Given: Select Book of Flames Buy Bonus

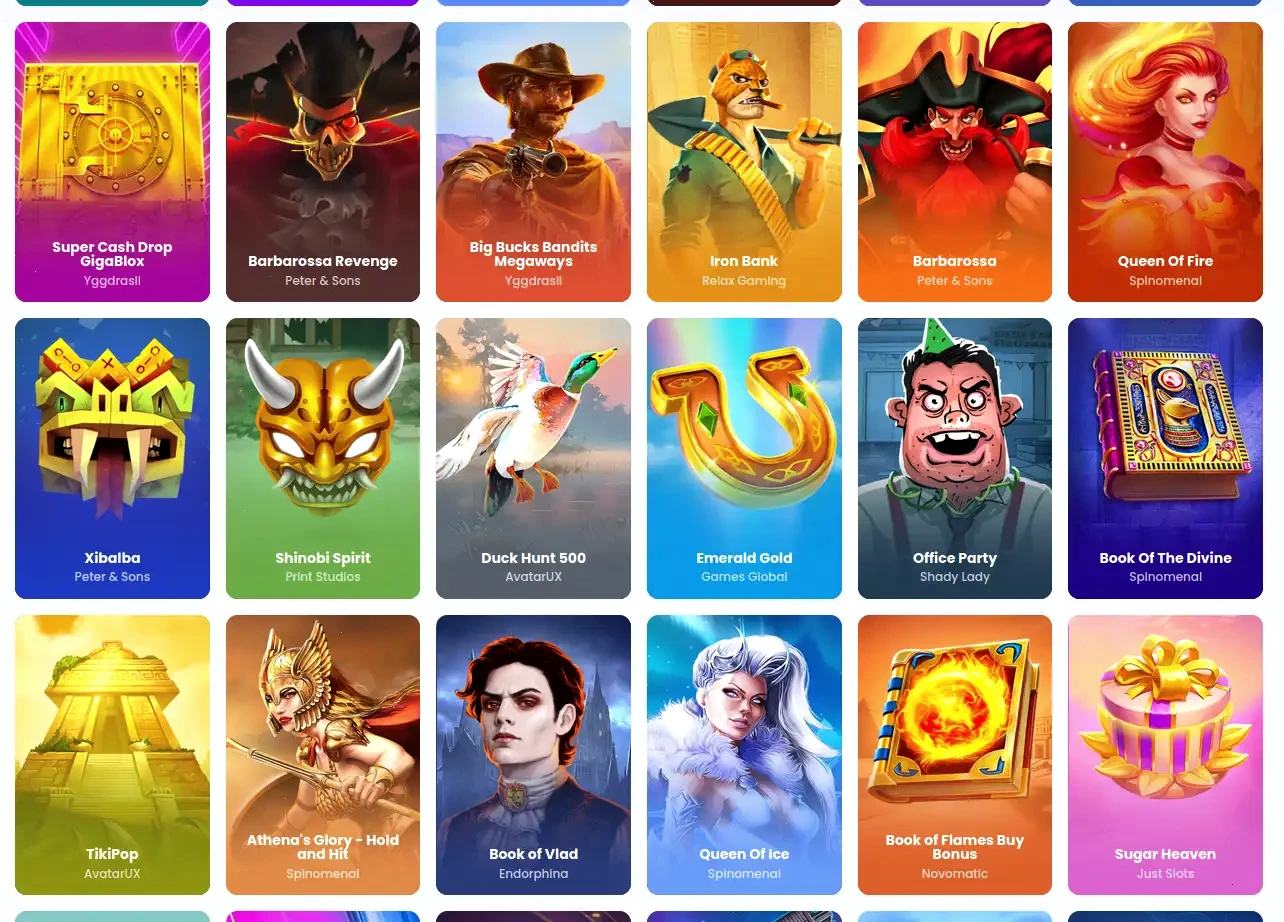Looking at the screenshot, I should 954,754.
